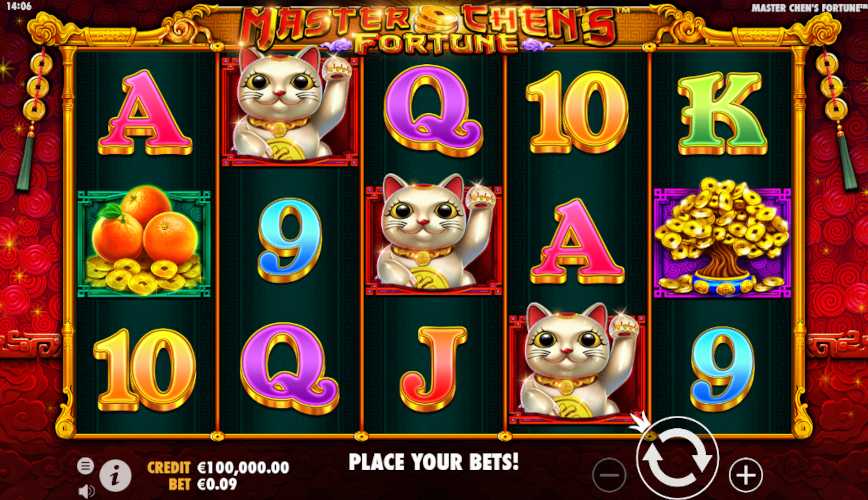This screenshot has height=500, width=868.
Task: Spin the reels with the circular arrows button
Action: (x=677, y=459)
